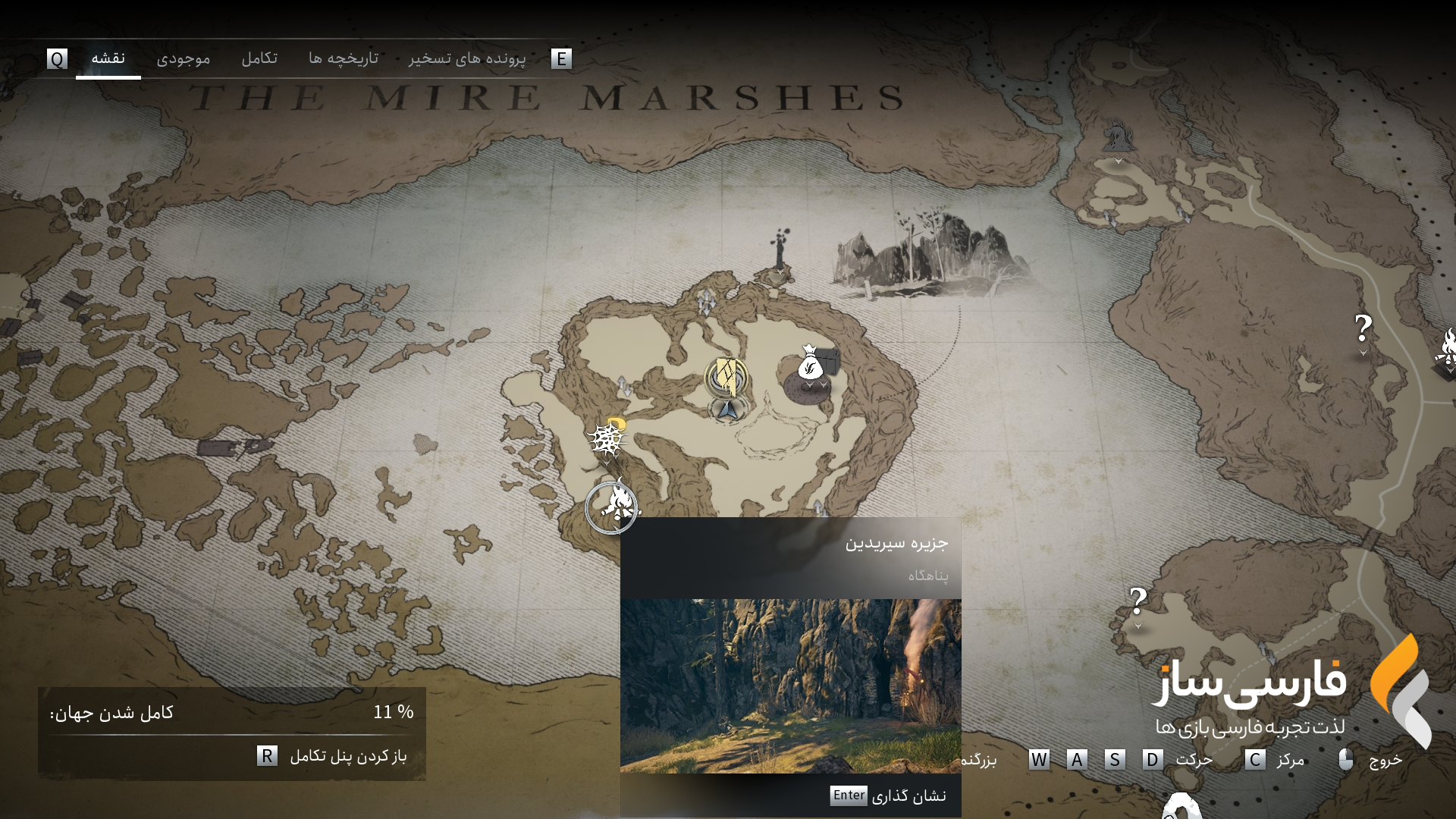Select the campfire shelter map marker
The height and width of the screenshot is (819, 1456).
point(612,507)
